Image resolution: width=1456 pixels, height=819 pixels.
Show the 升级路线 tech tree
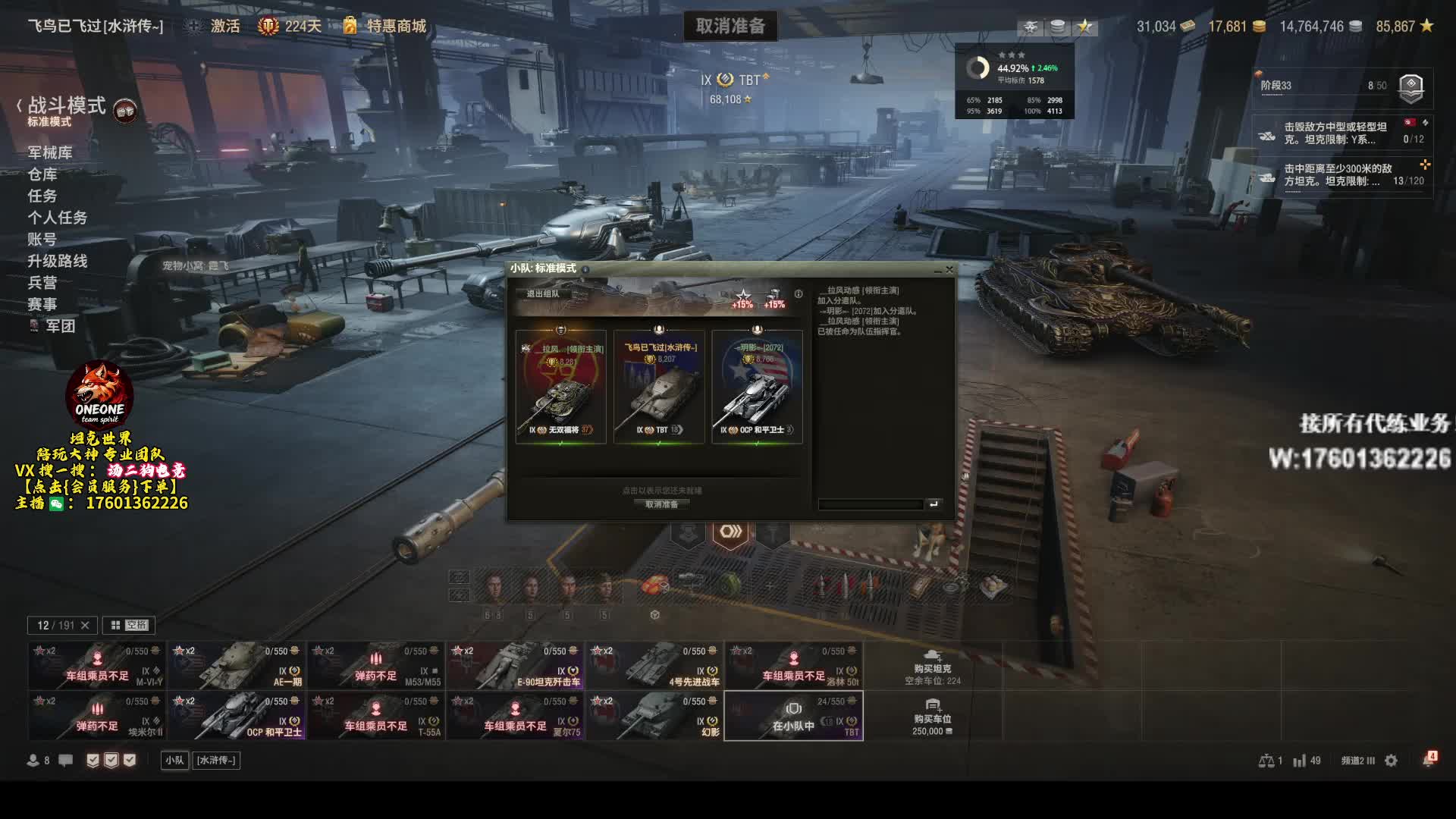coord(58,261)
